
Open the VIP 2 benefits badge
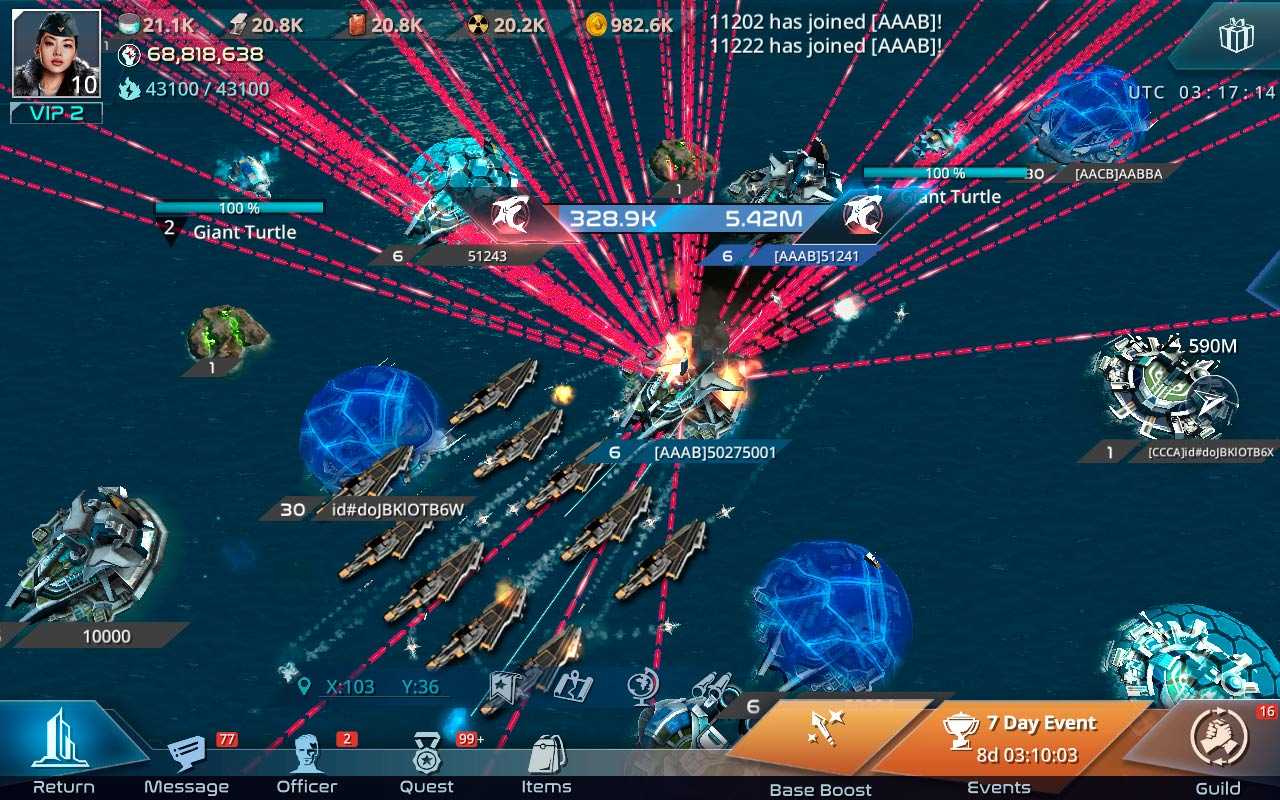pyautogui.click(x=56, y=113)
